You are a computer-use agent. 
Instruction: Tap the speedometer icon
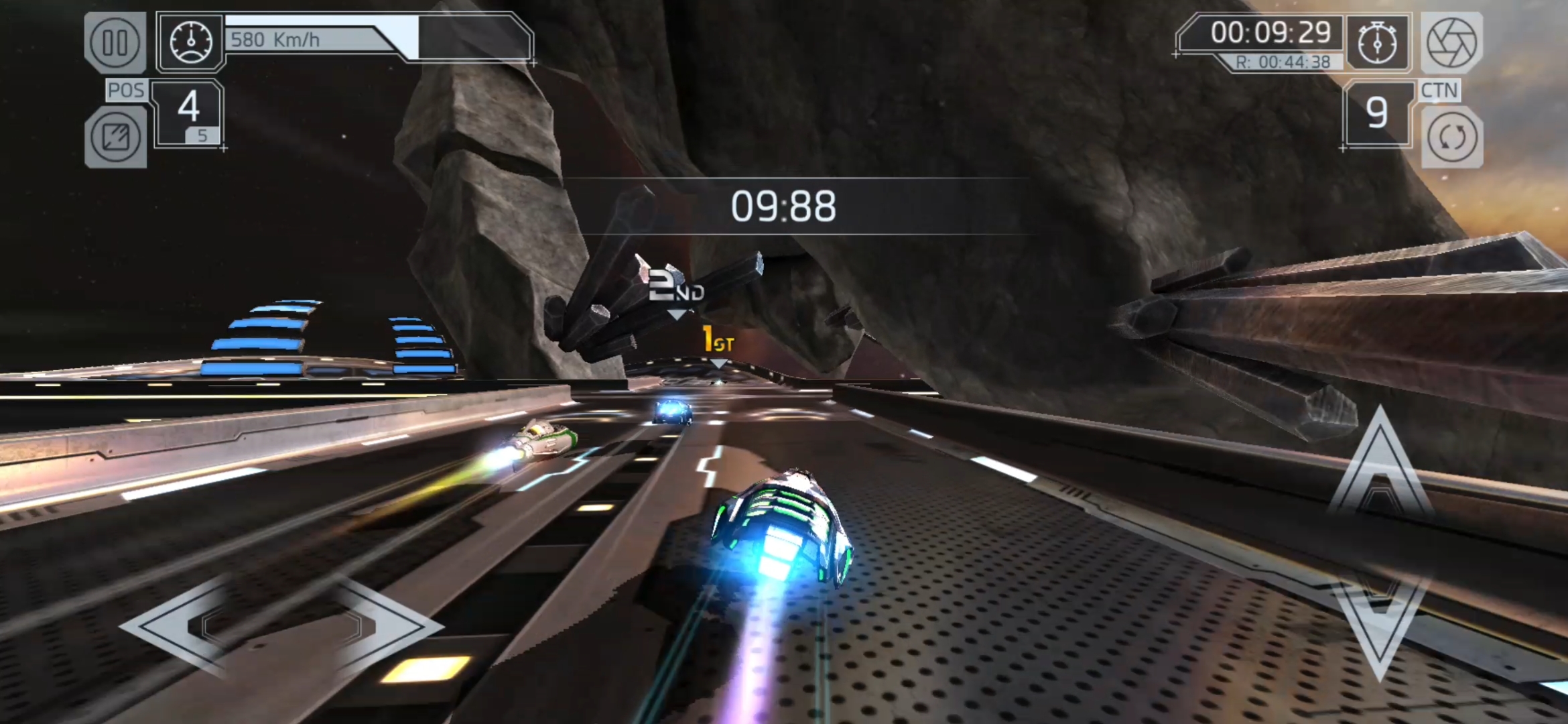192,42
